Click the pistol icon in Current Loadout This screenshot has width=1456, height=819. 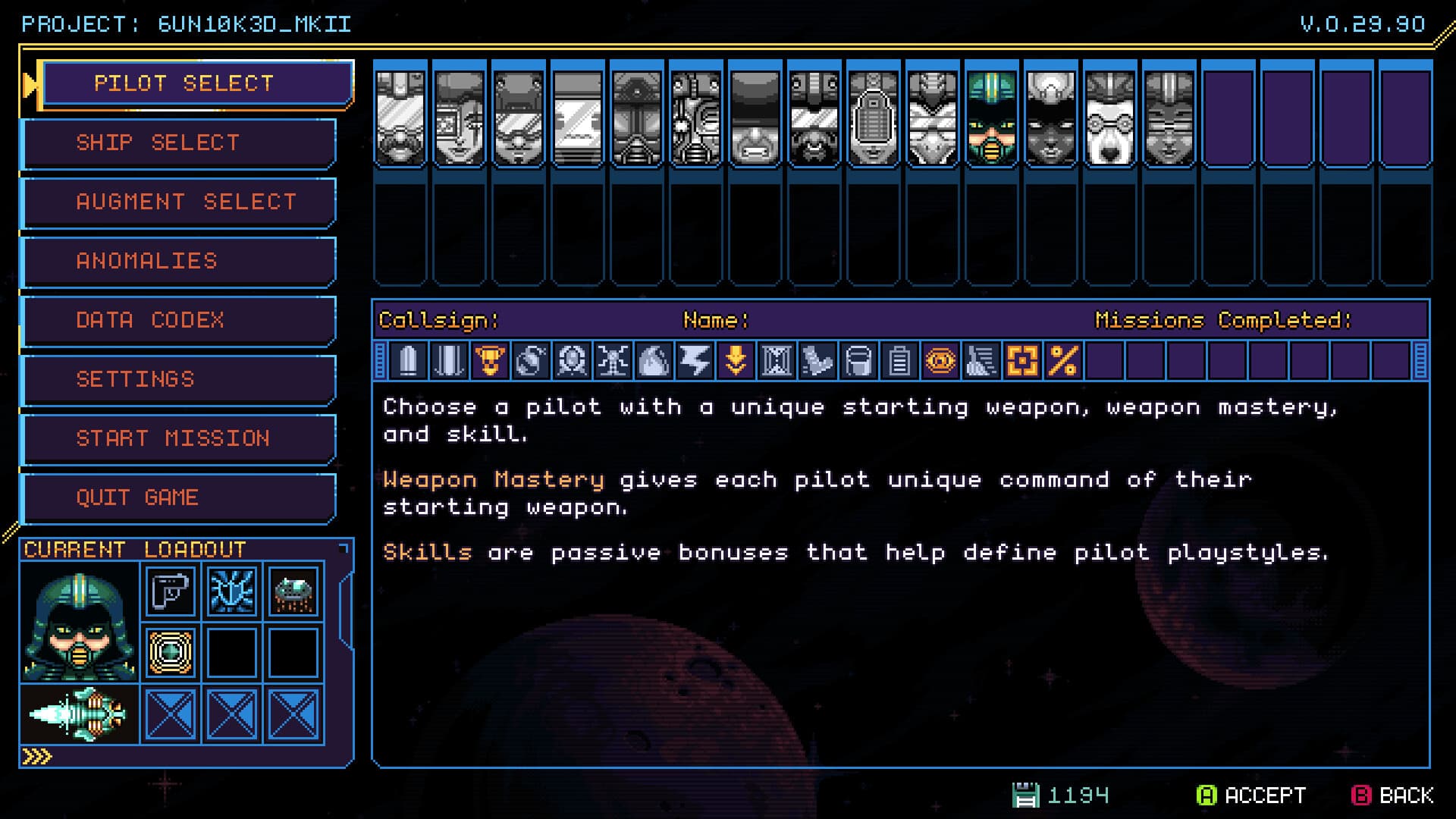click(x=171, y=592)
